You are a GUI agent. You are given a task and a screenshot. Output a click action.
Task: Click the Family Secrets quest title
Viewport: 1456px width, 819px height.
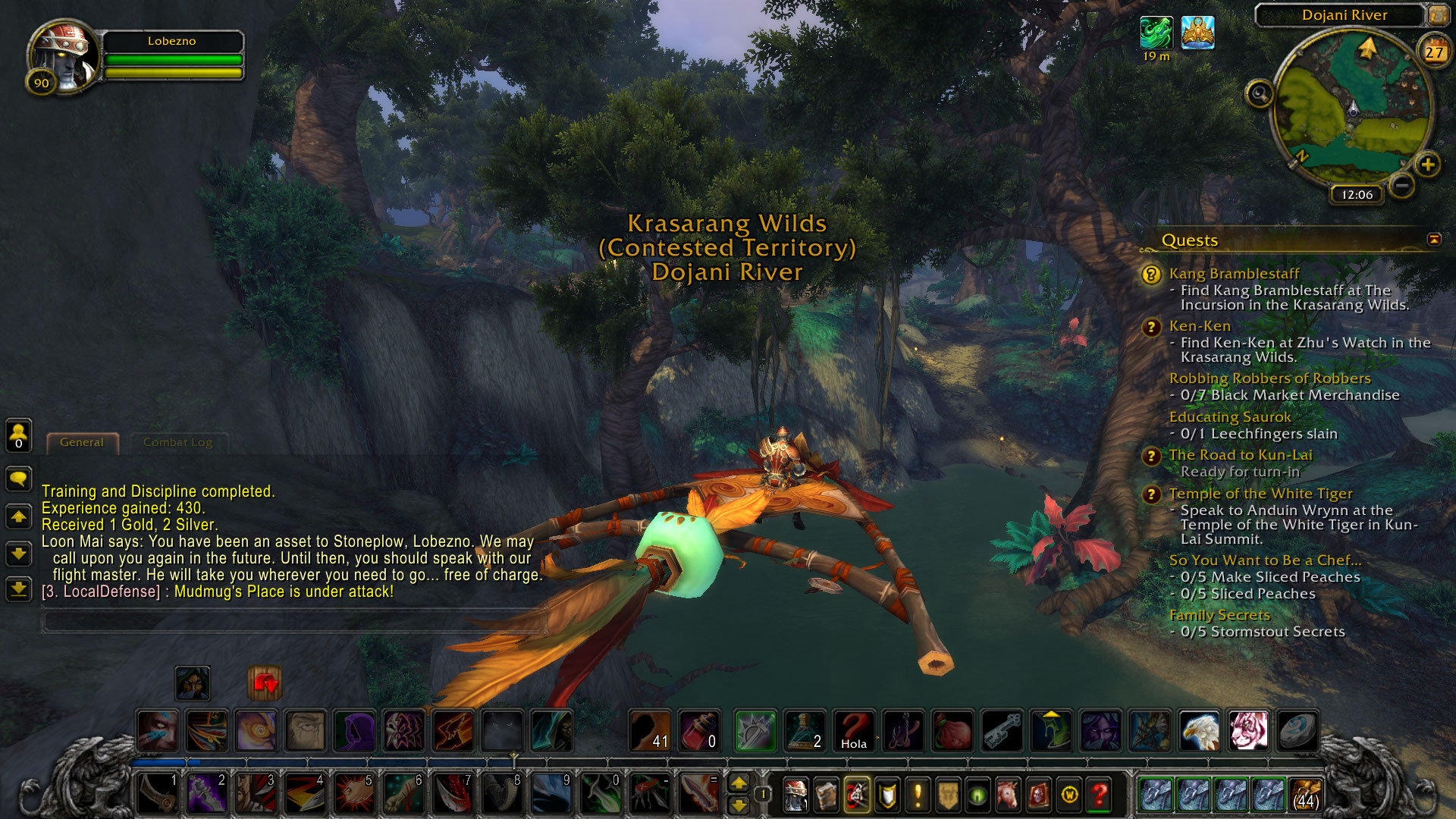click(x=1219, y=615)
